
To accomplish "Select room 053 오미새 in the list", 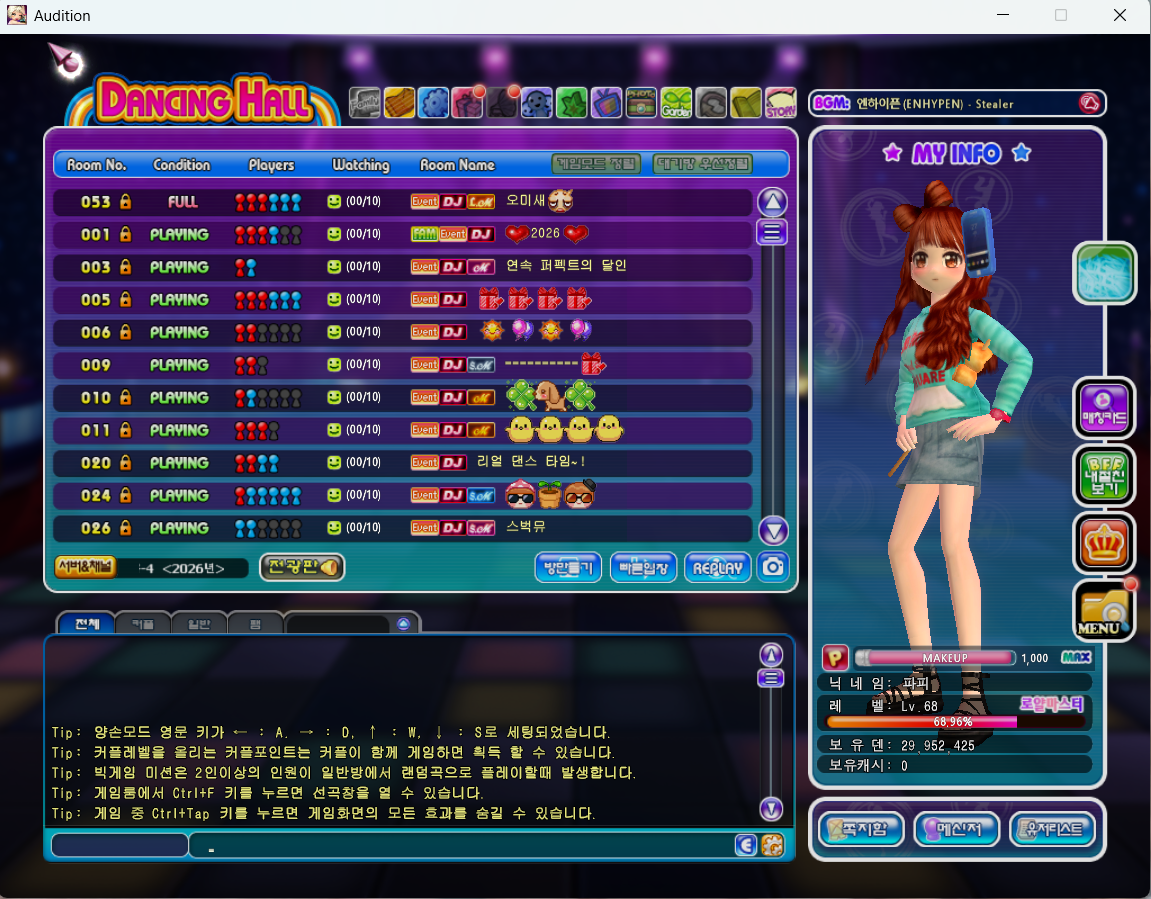I will (x=400, y=202).
